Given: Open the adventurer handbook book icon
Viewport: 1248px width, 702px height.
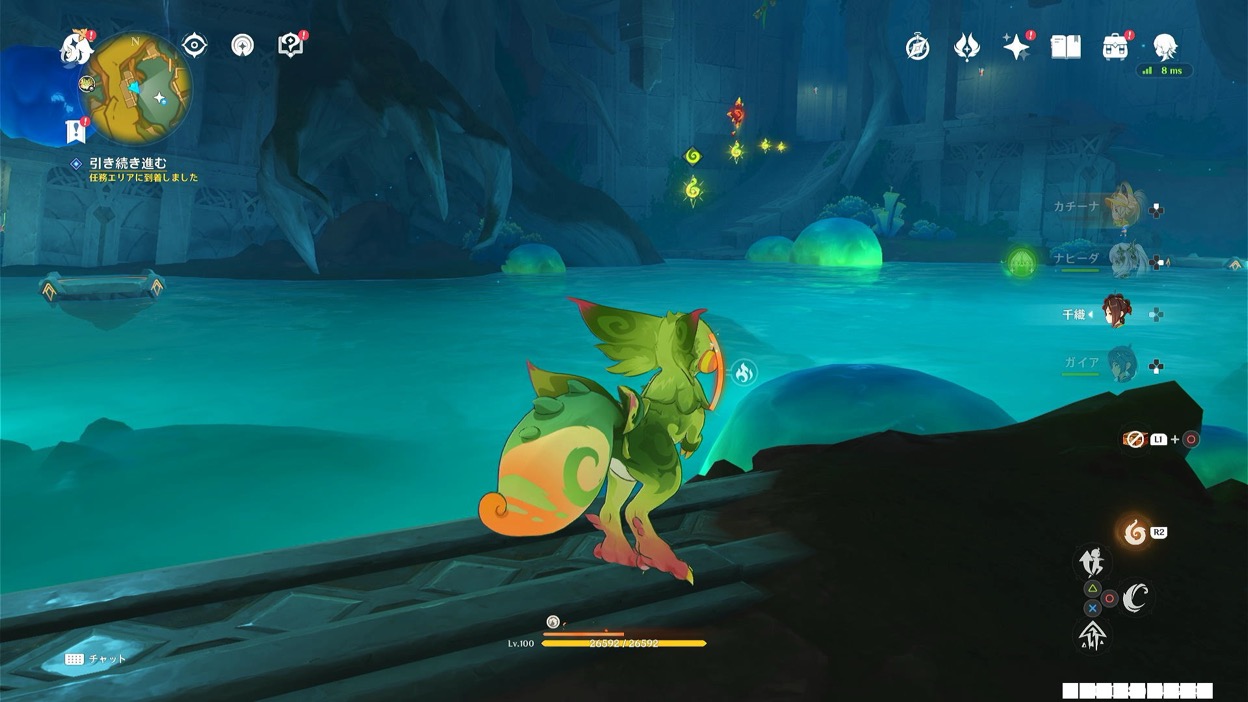Looking at the screenshot, I should pyautogui.click(x=1066, y=47).
